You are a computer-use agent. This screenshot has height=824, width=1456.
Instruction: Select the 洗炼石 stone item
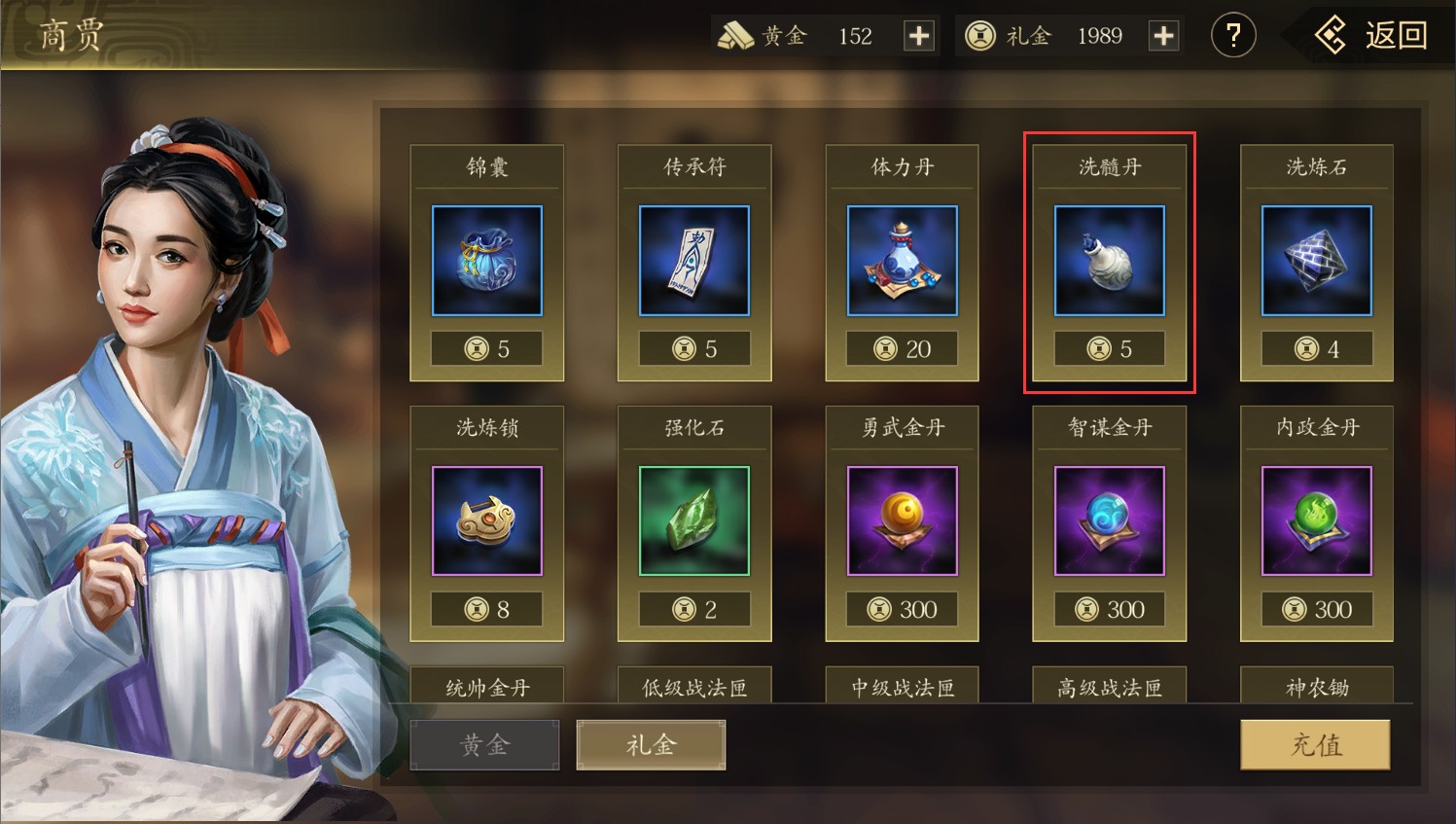tap(1316, 261)
